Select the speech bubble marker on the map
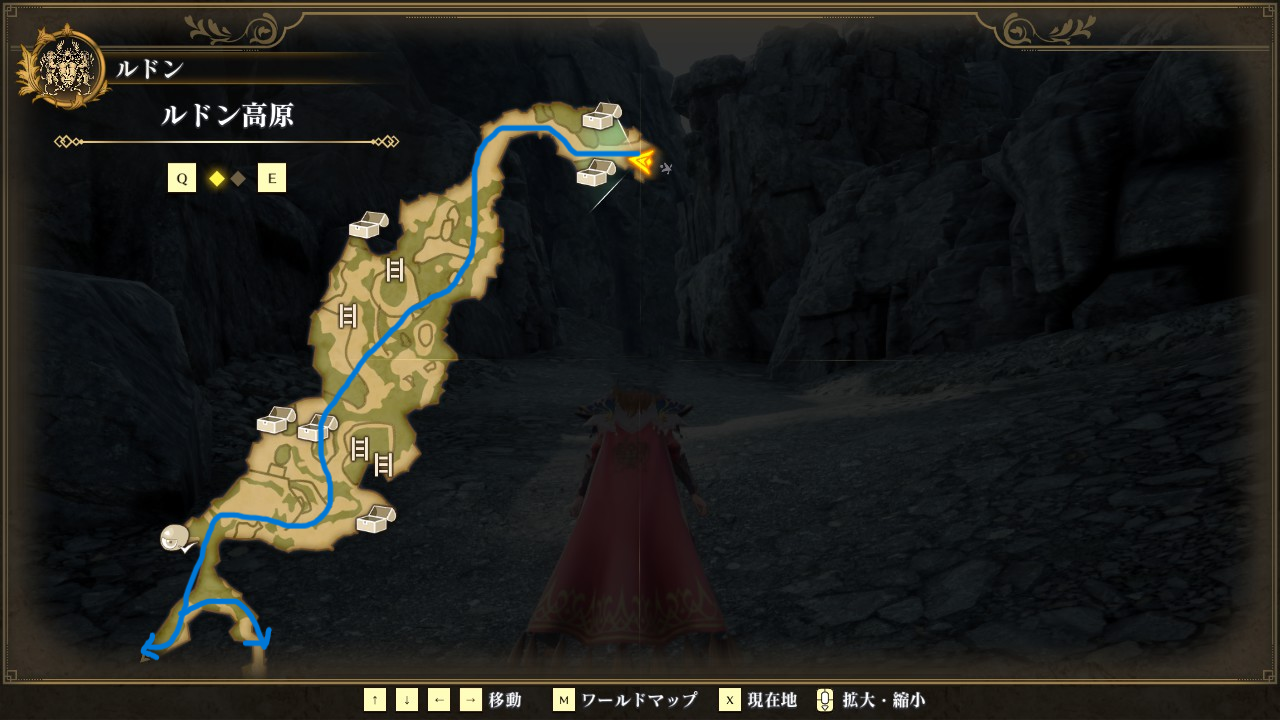The image size is (1280, 720). coord(176,539)
